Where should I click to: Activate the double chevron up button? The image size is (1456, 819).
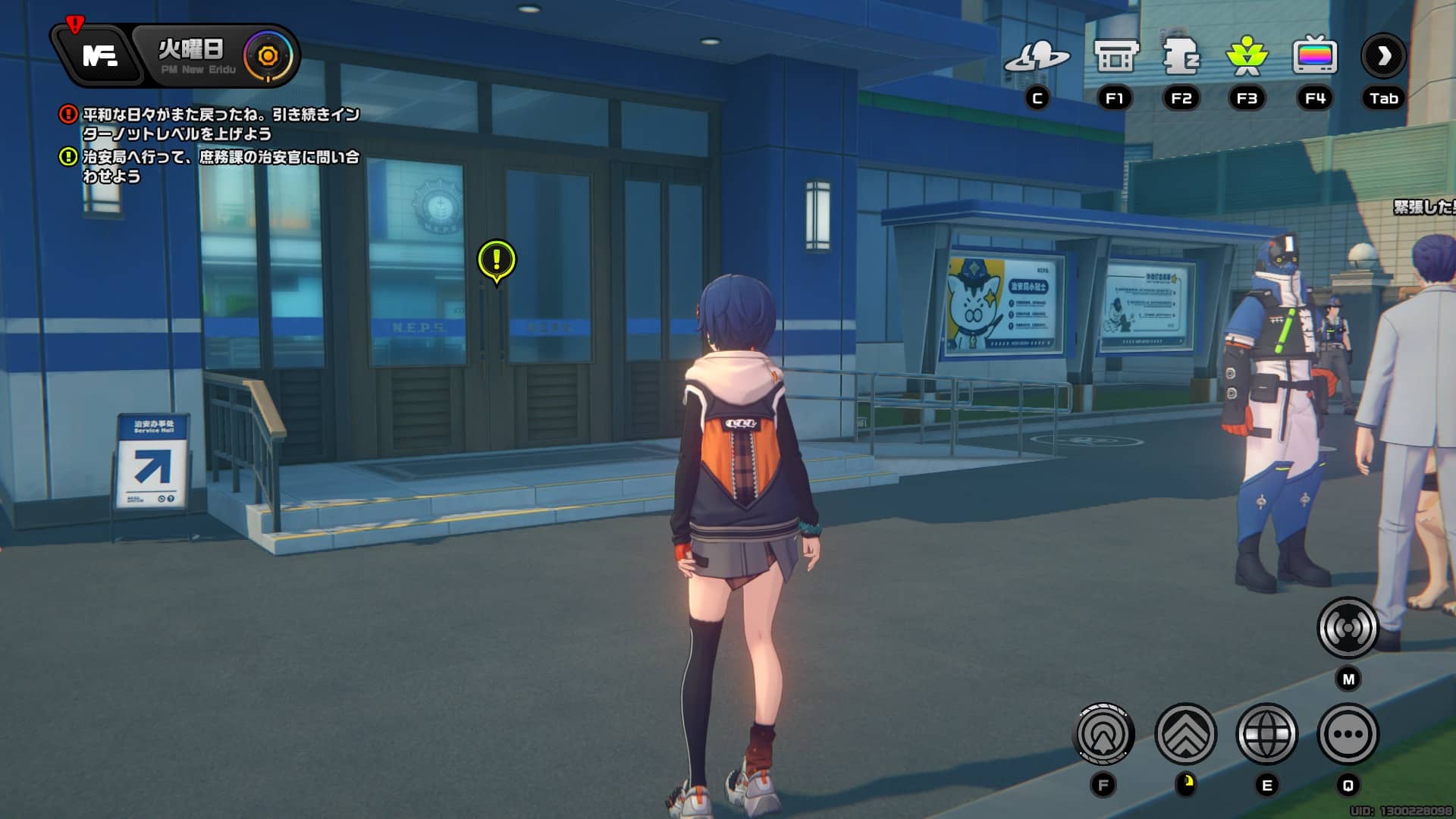tap(1185, 734)
